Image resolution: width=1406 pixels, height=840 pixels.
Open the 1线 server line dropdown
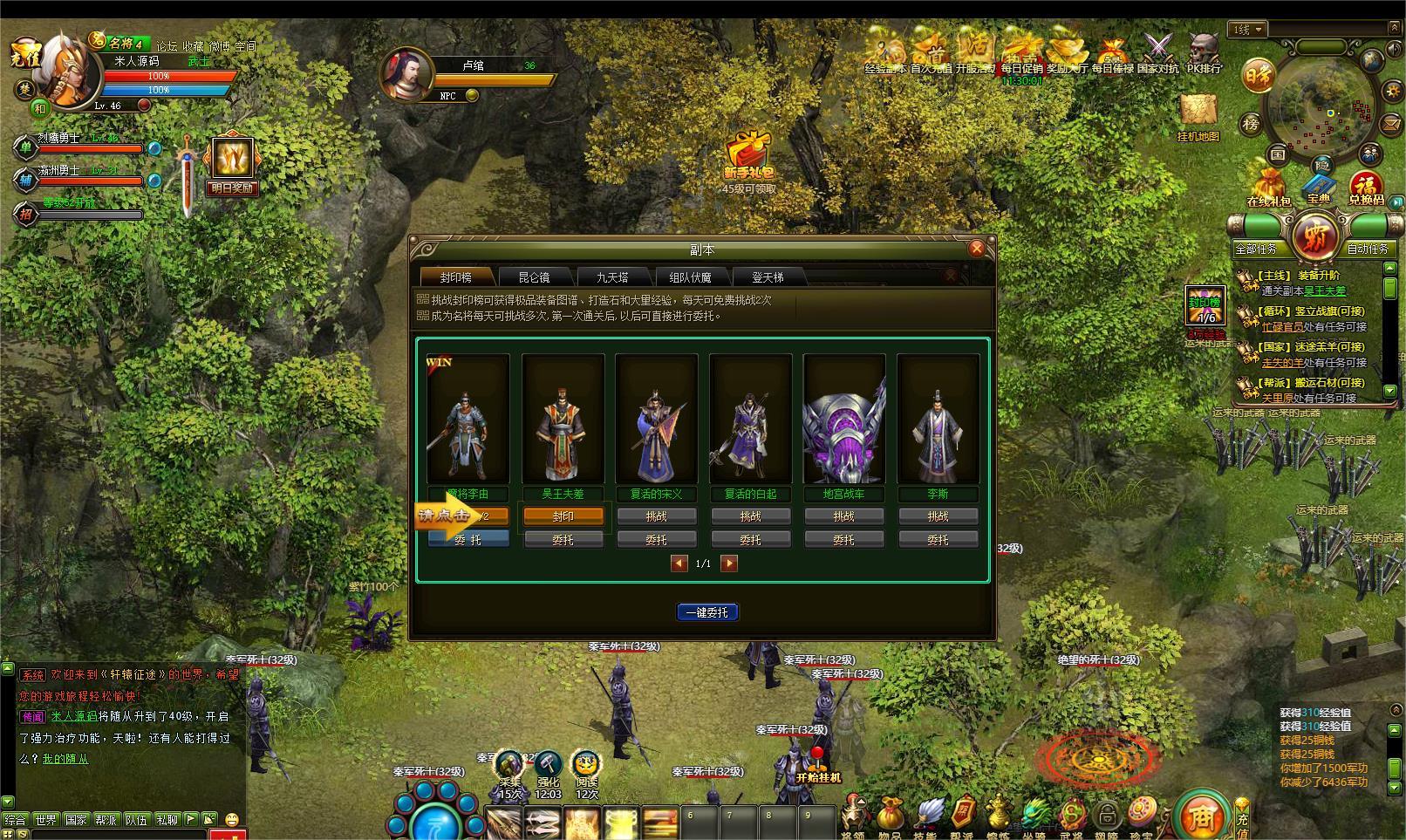point(1249,30)
